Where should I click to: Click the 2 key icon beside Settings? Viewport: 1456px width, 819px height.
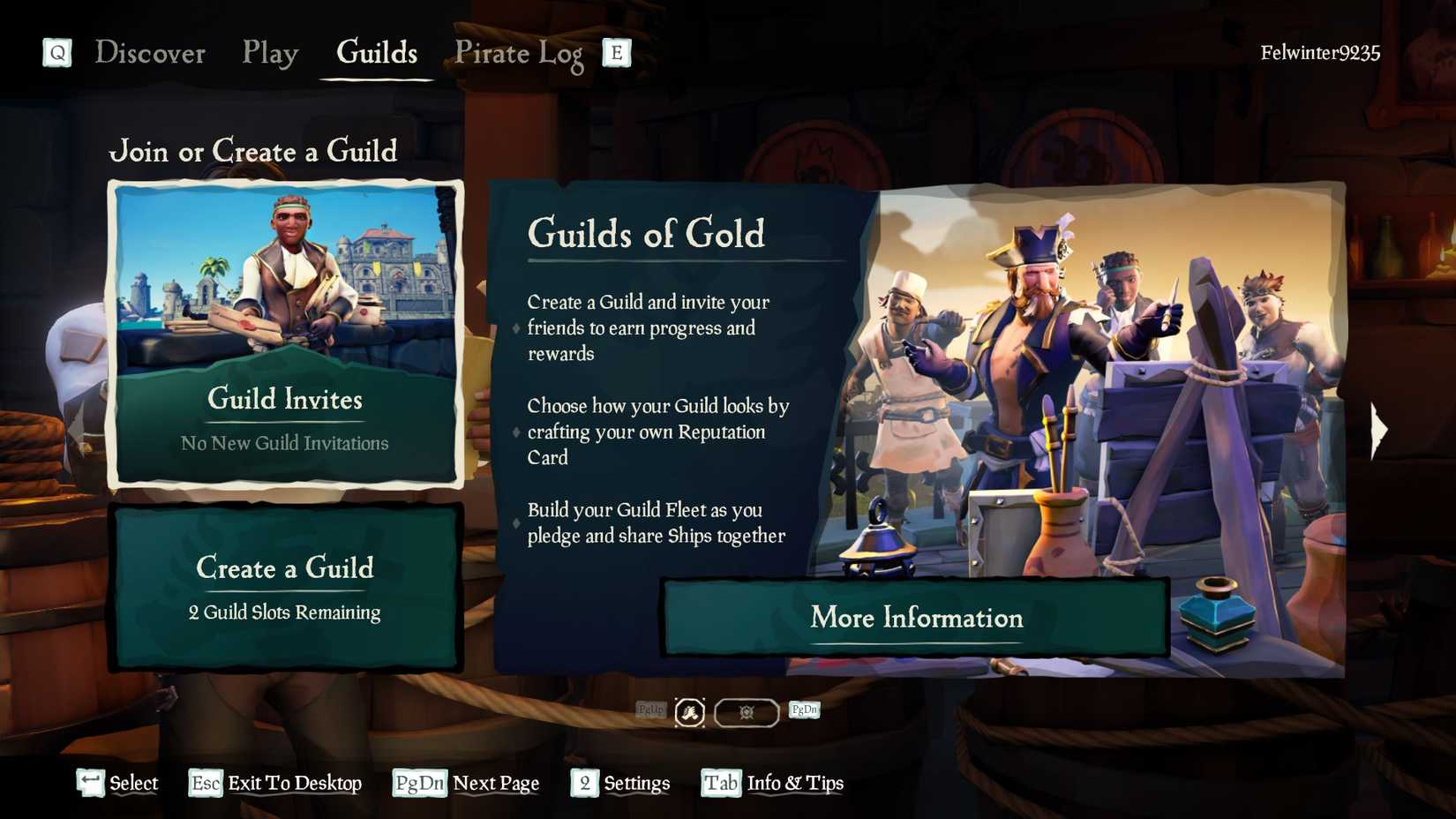583,783
